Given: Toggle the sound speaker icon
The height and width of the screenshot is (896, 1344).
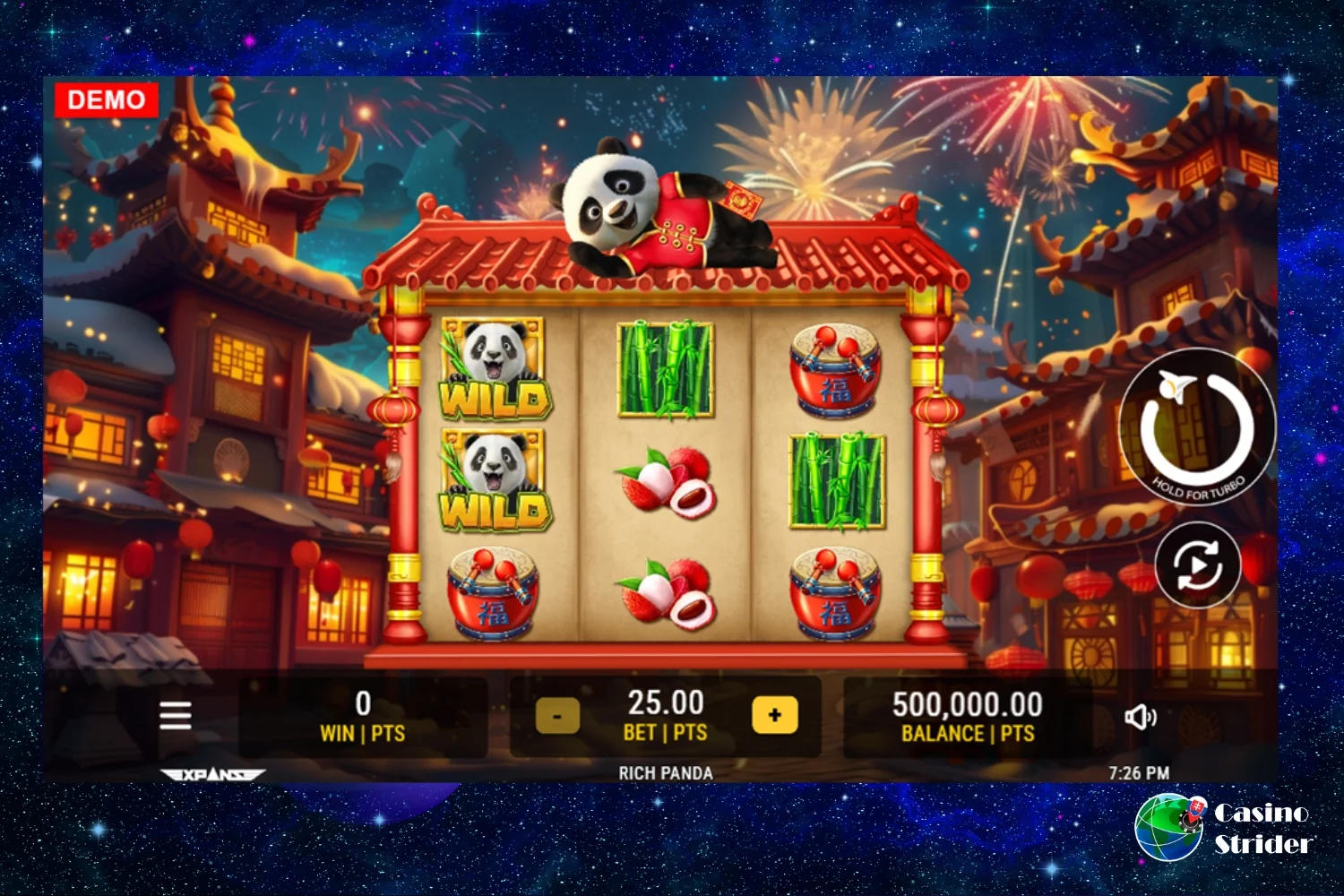Looking at the screenshot, I should tap(1140, 716).
